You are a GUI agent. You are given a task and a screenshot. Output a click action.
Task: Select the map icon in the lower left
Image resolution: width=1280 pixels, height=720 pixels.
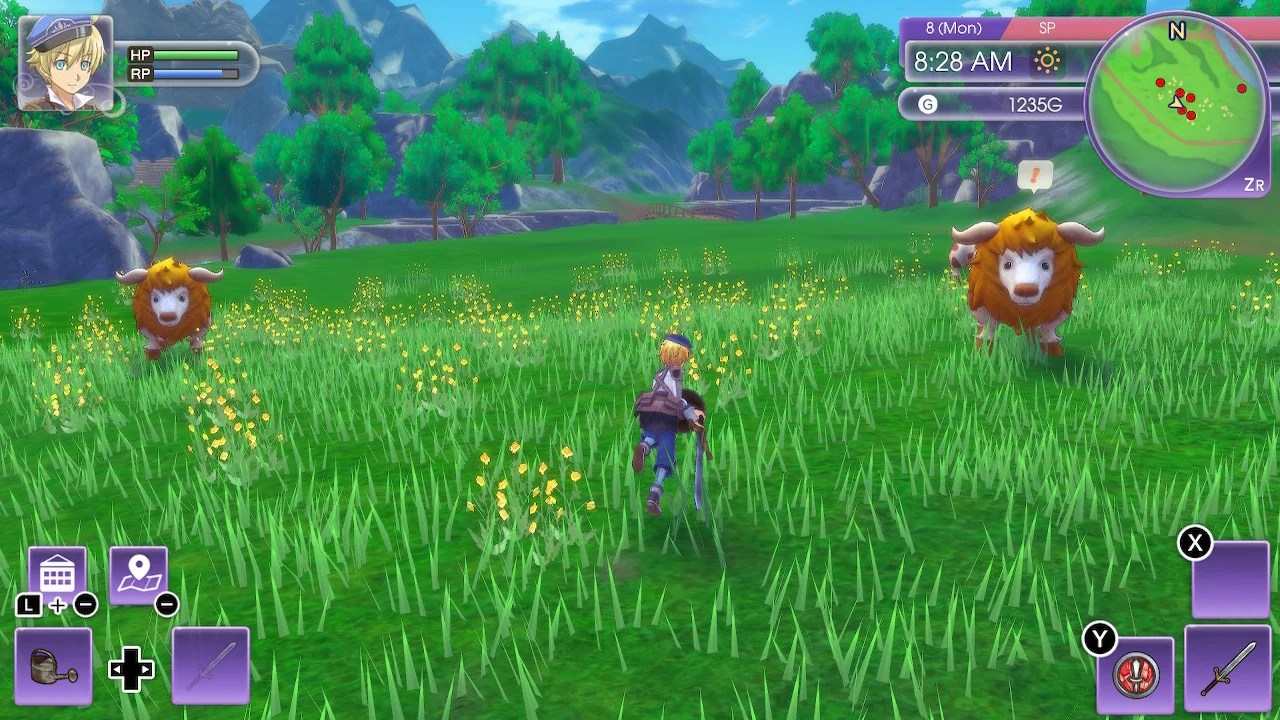[140, 570]
